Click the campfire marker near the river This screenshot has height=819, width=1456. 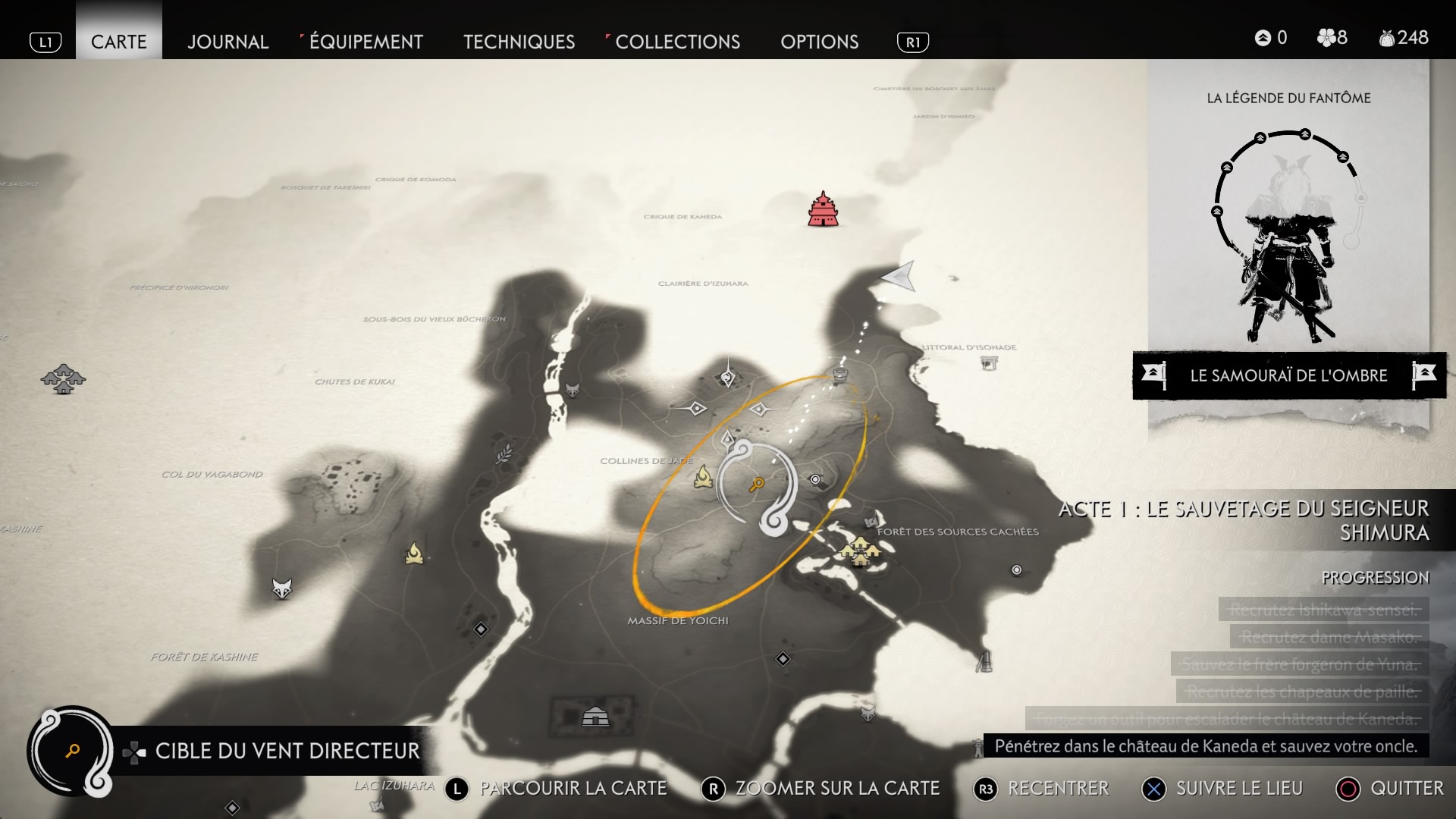414,554
